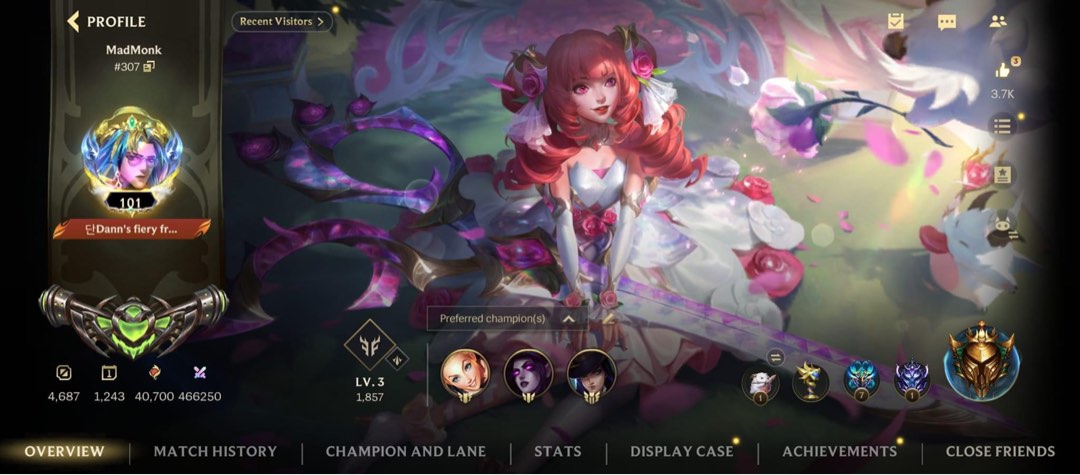The image size is (1080, 475).
Task: Click the white poro badge icon
Action: 760,380
